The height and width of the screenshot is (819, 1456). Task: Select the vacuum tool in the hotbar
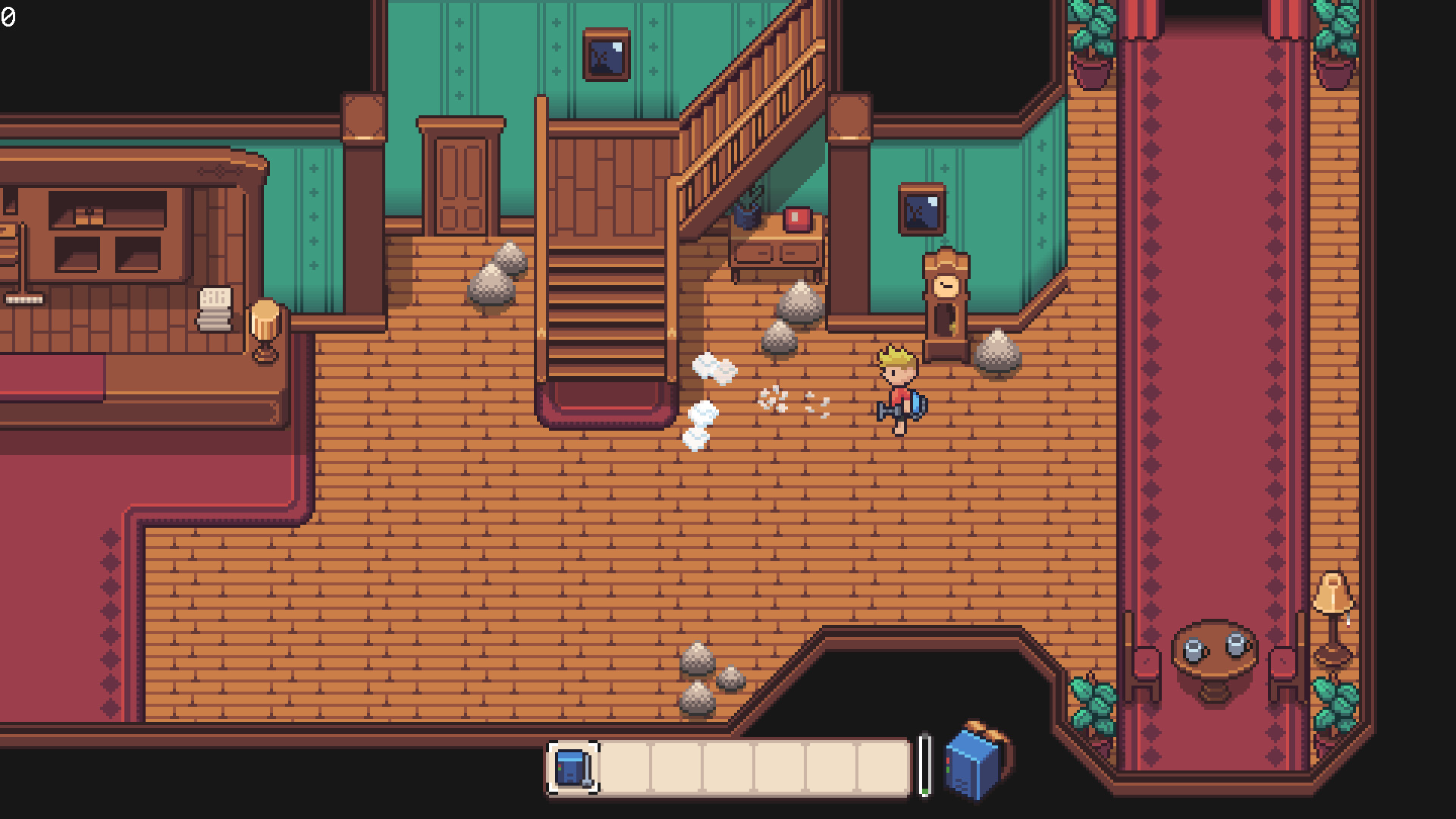point(575,768)
